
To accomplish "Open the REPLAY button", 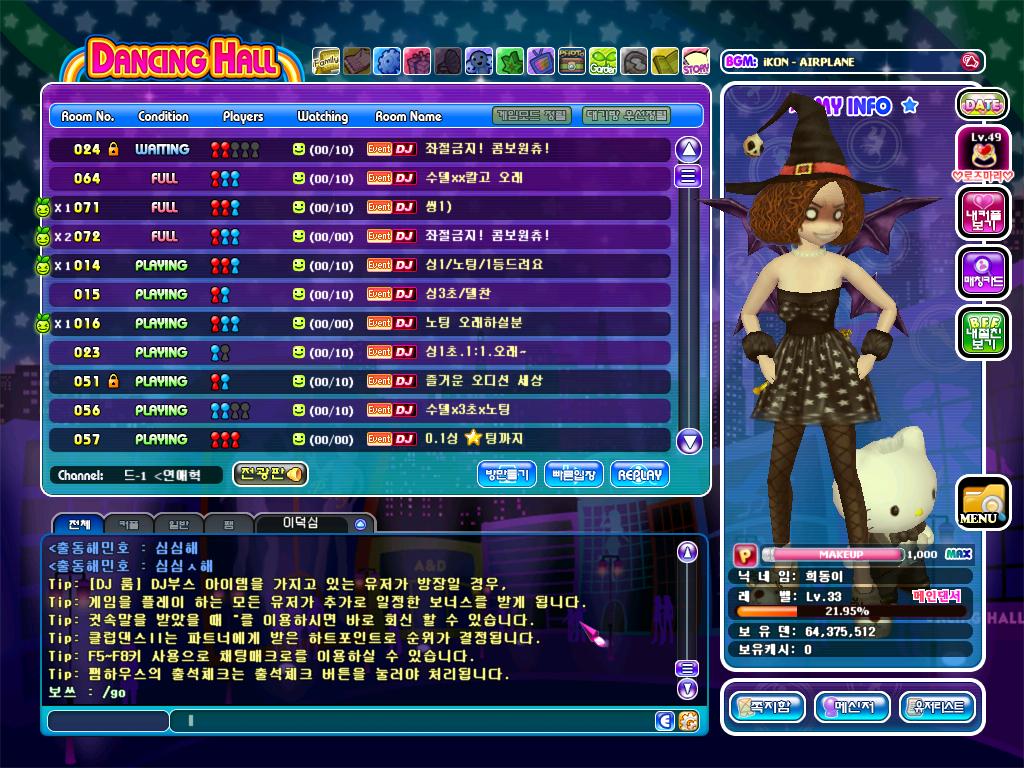I will click(x=640, y=474).
